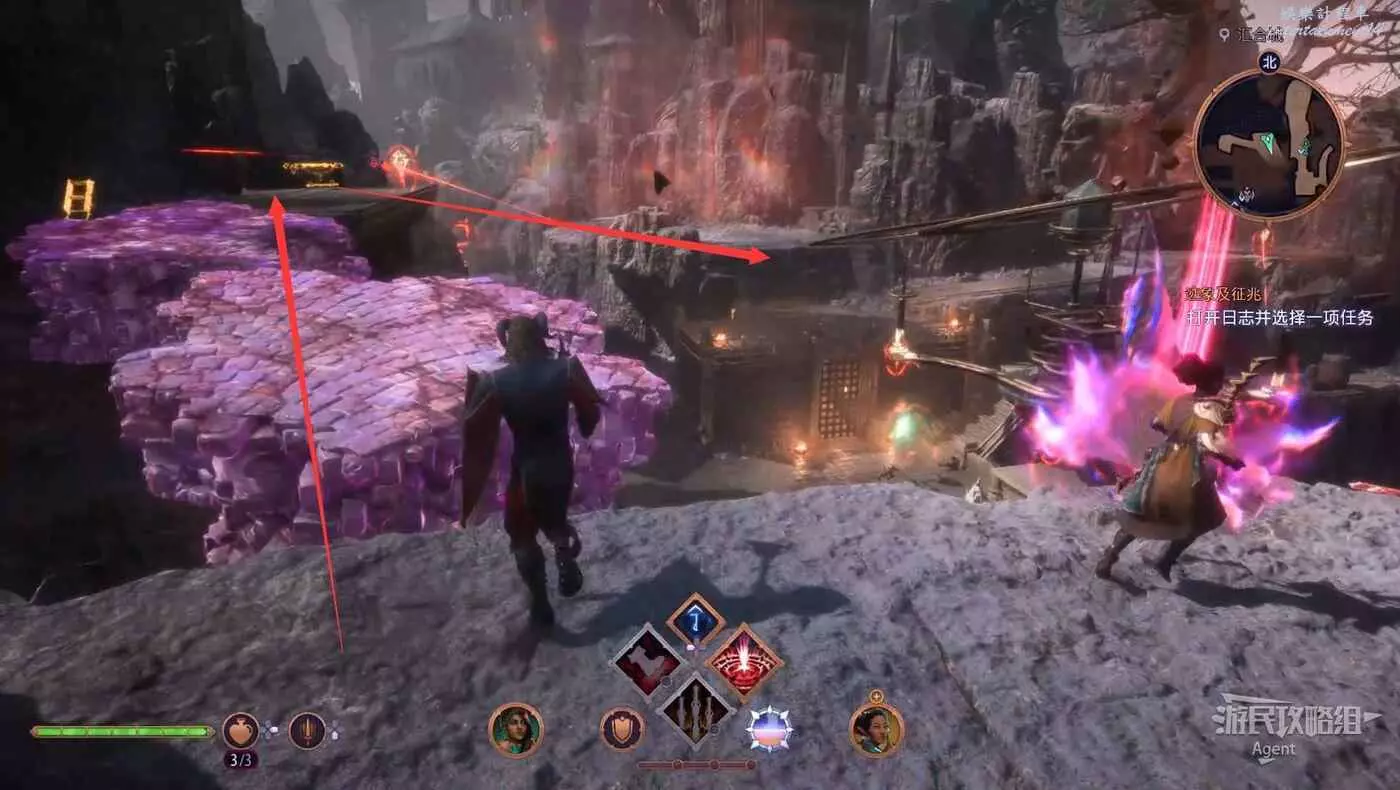The width and height of the screenshot is (1400, 790).
Task: Select the left companion portrait
Action: pyautogui.click(x=515, y=730)
